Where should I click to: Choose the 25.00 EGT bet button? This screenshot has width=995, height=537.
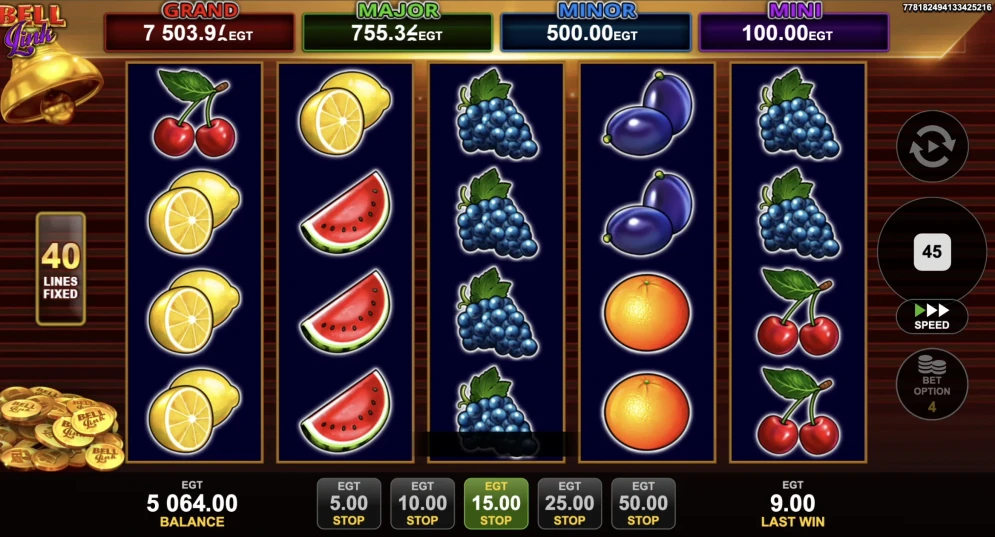[569, 503]
